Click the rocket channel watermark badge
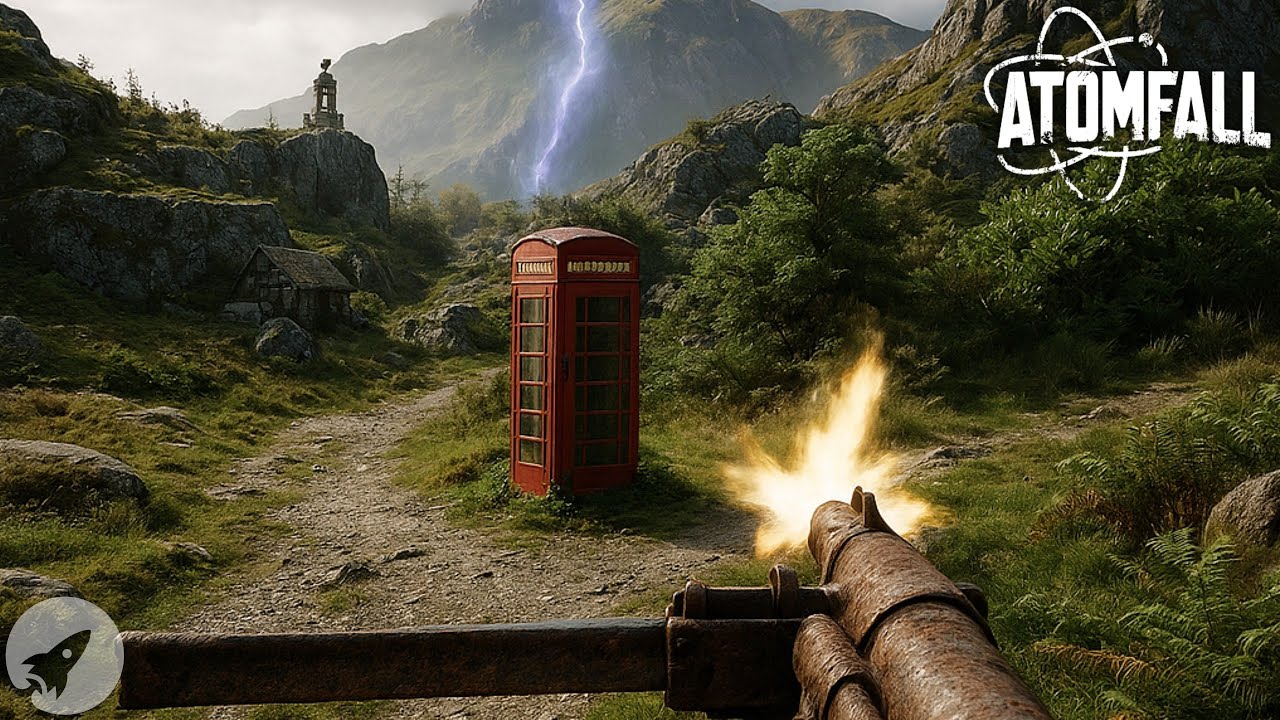Screen dimensions: 1280x720 64,655
